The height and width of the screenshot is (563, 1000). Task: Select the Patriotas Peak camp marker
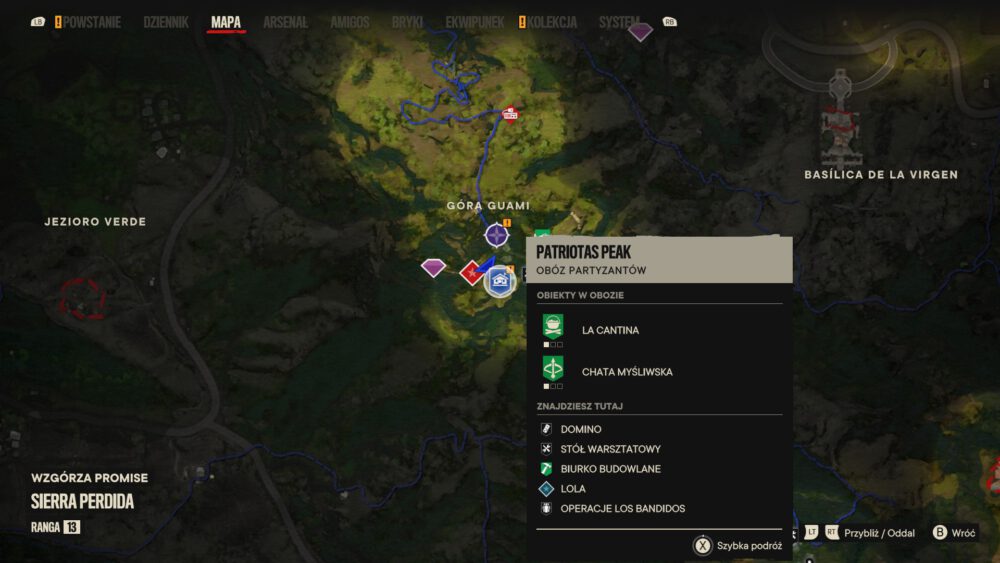tap(499, 281)
